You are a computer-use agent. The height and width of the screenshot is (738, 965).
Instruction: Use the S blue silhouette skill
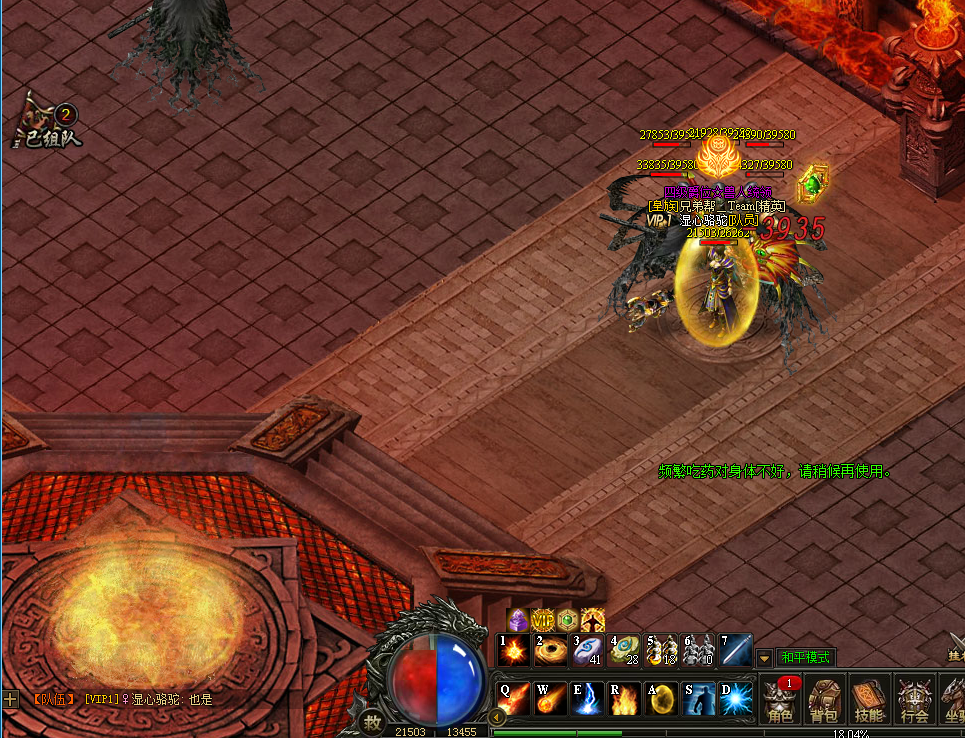pyautogui.click(x=697, y=698)
